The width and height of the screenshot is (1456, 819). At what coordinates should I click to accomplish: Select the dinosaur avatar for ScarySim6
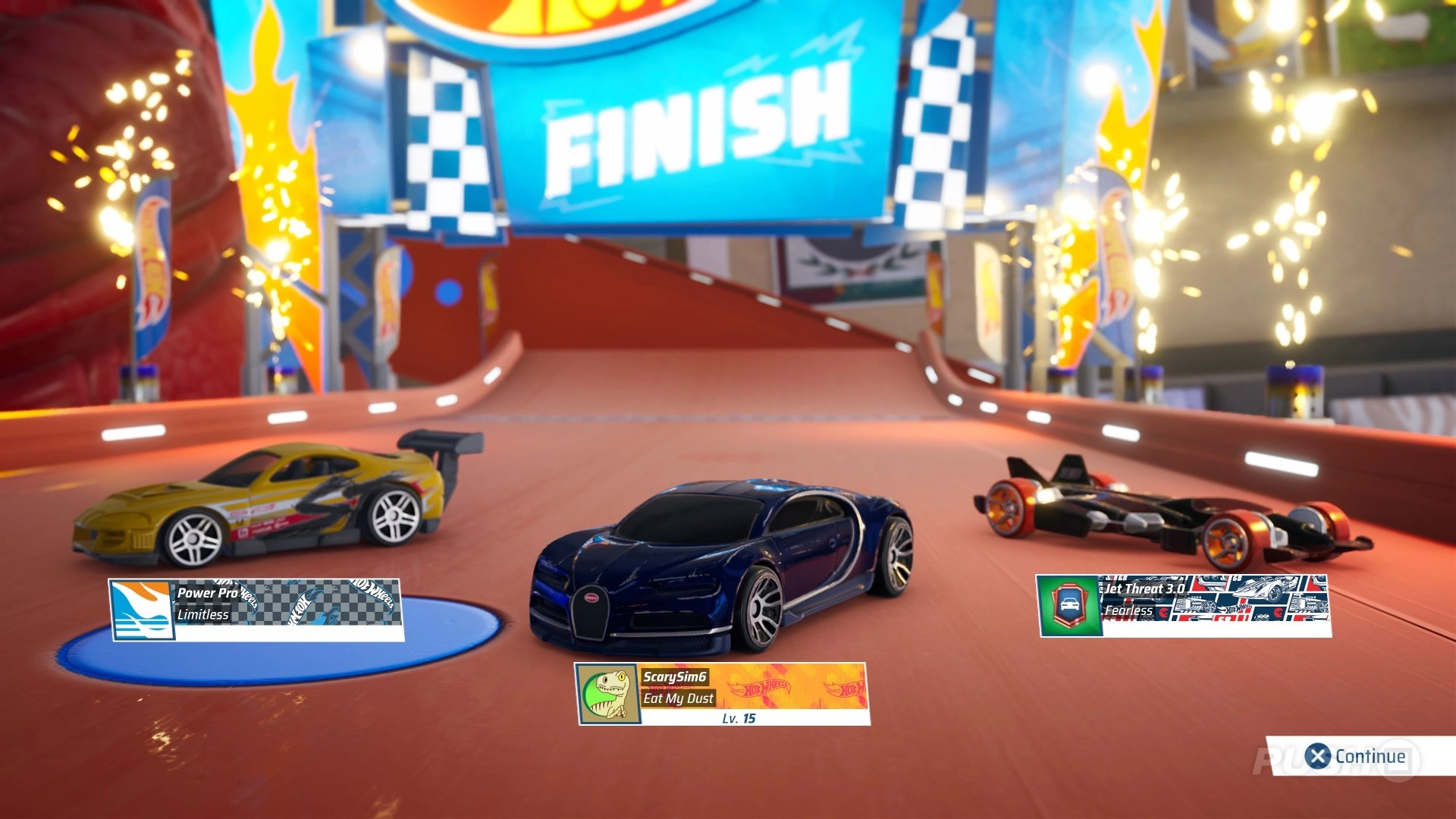pos(607,694)
